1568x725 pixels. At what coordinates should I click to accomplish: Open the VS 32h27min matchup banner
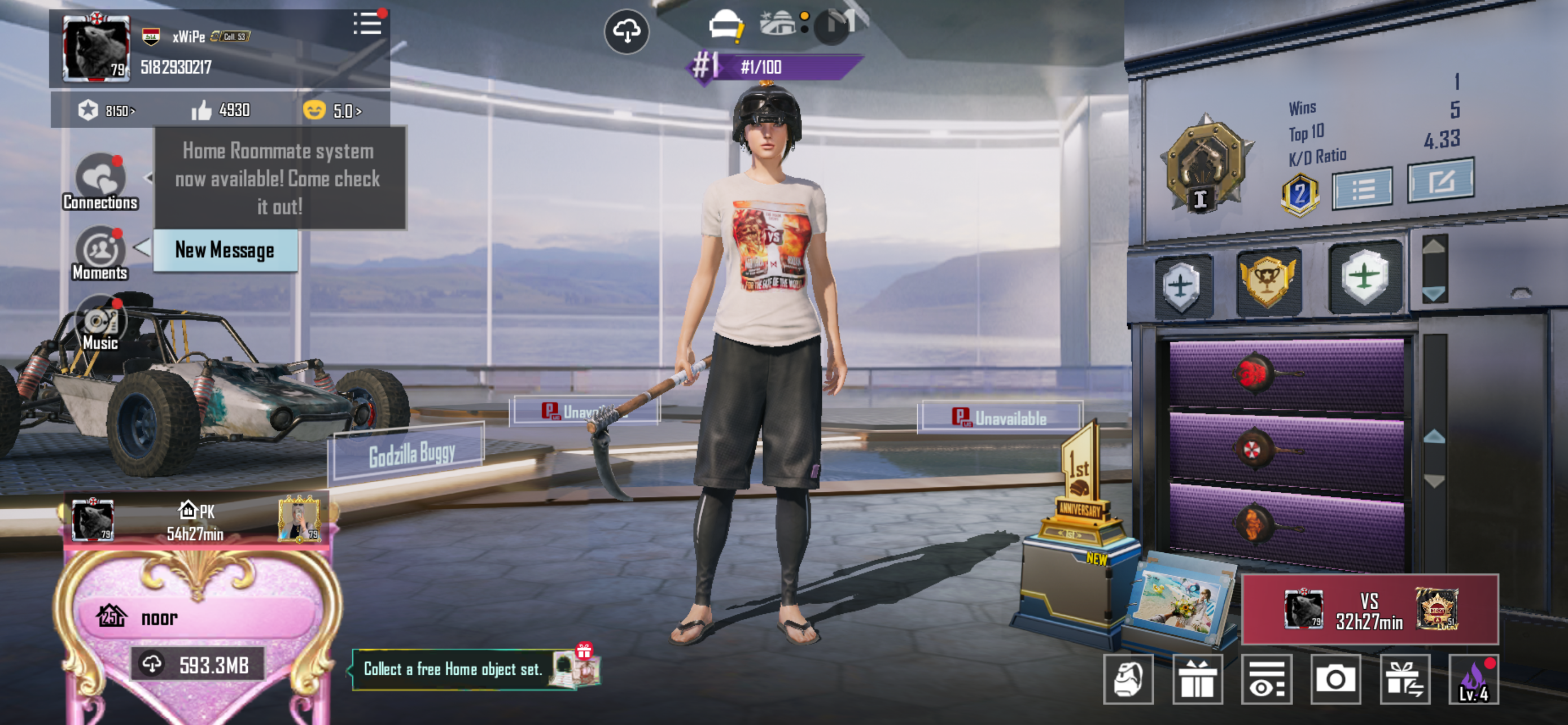tap(1369, 610)
